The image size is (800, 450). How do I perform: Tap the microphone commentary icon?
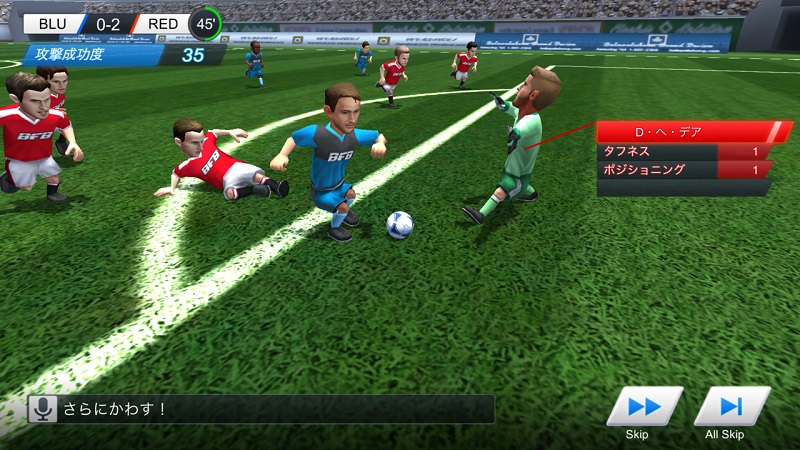pos(42,408)
